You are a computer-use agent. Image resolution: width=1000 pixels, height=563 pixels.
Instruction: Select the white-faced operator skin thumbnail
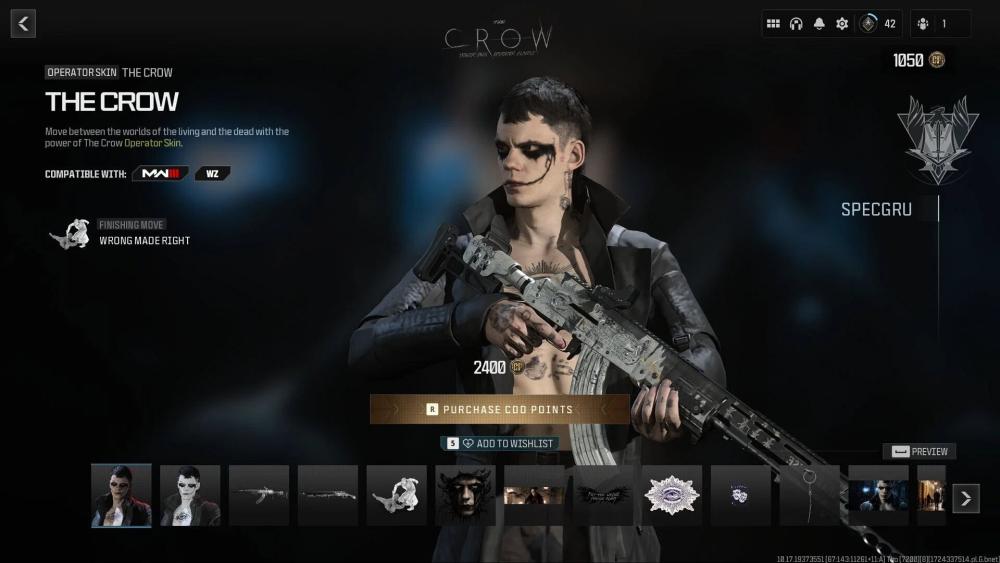pyautogui.click(x=190, y=495)
